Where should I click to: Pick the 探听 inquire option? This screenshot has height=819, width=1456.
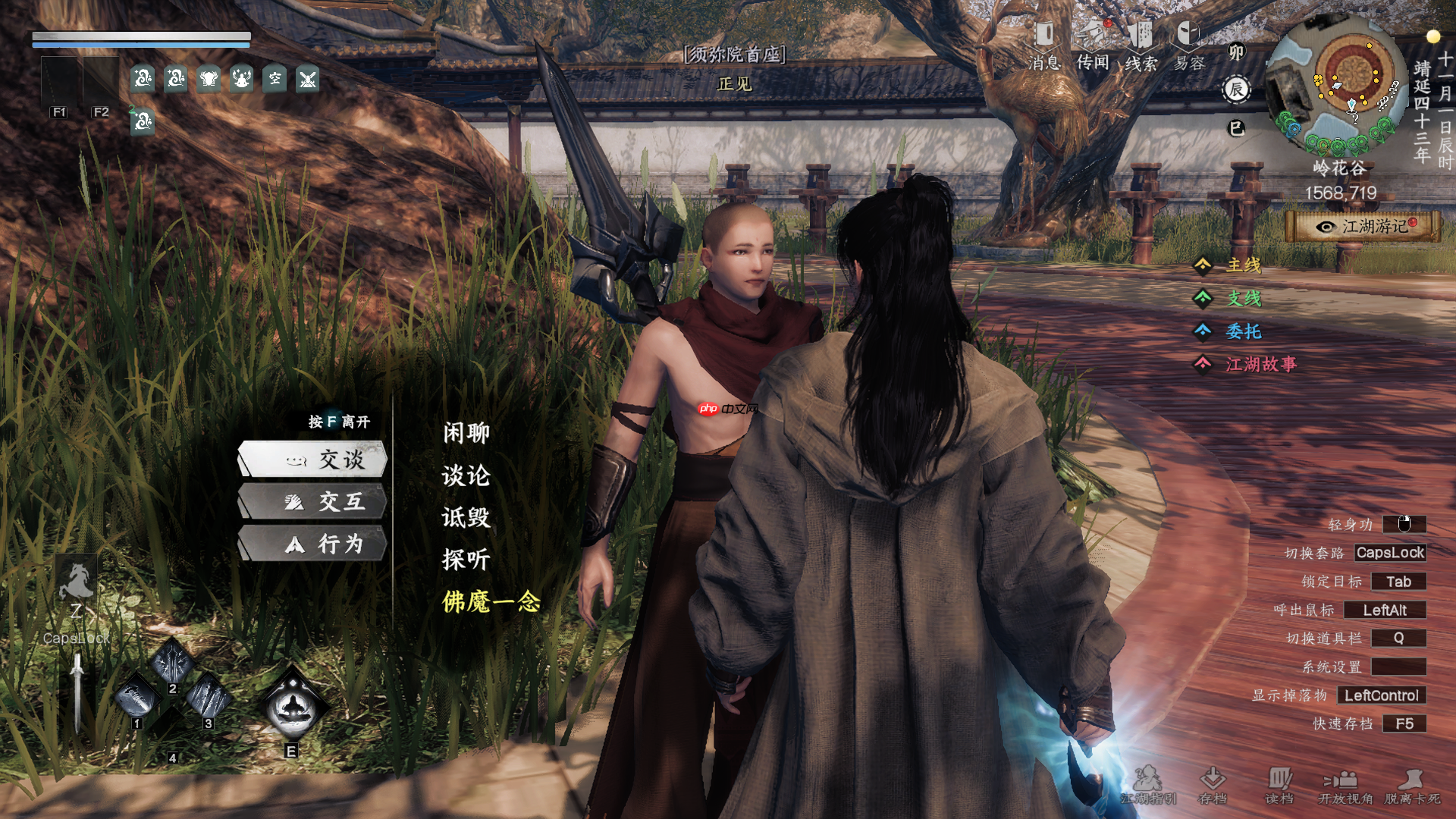[466, 560]
